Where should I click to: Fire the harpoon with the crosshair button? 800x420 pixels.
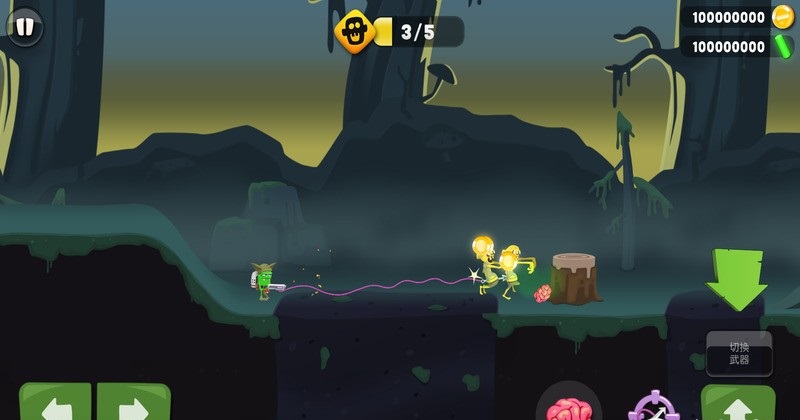pos(655,408)
